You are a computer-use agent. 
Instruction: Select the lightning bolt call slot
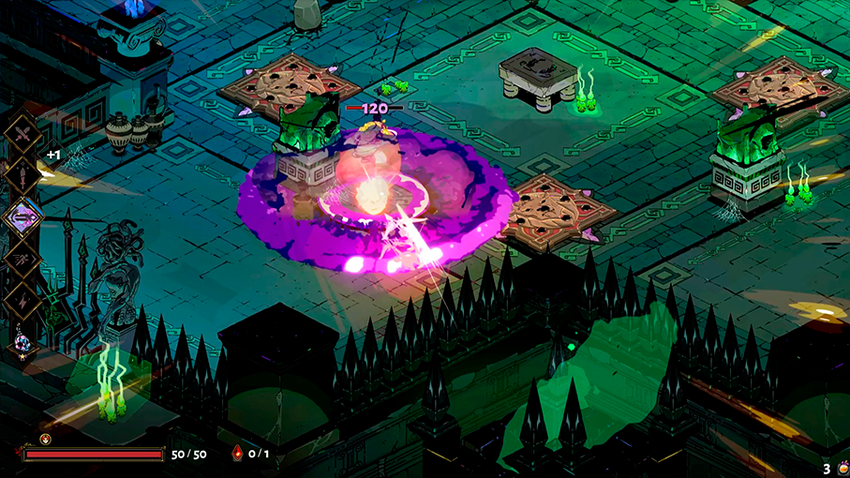pyautogui.click(x=22, y=296)
